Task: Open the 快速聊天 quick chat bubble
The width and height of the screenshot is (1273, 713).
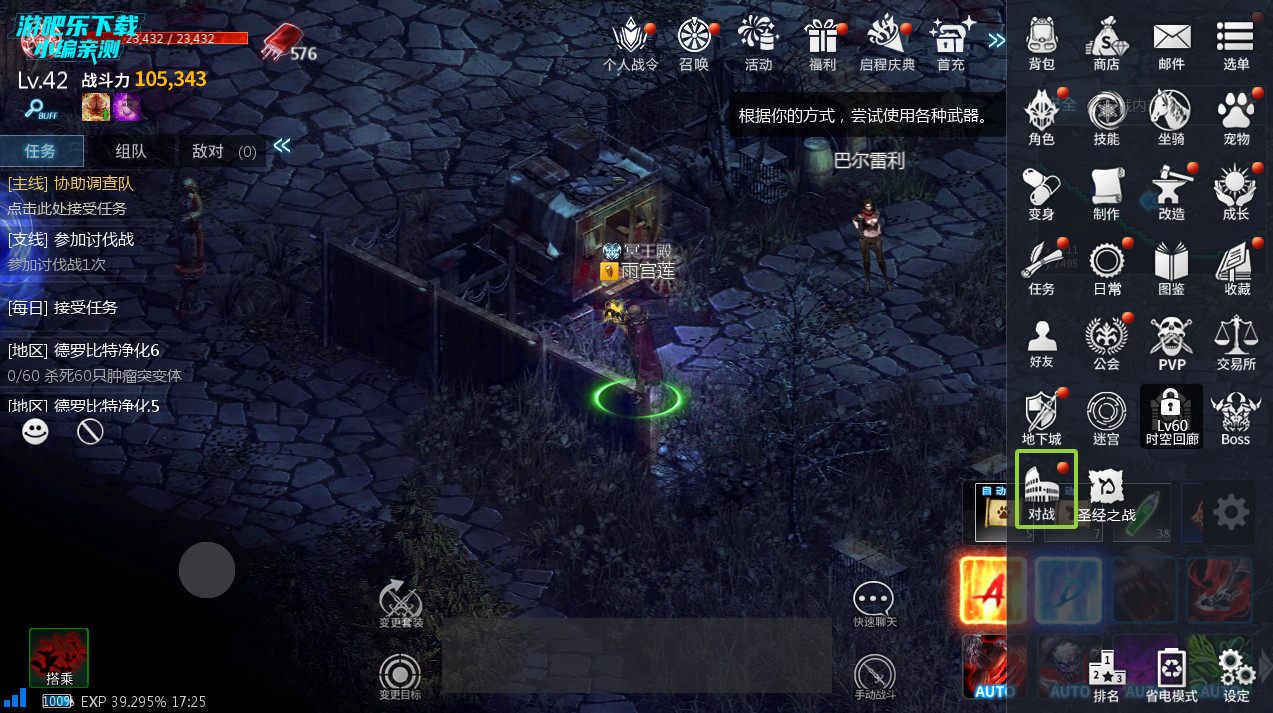Action: click(x=875, y=604)
